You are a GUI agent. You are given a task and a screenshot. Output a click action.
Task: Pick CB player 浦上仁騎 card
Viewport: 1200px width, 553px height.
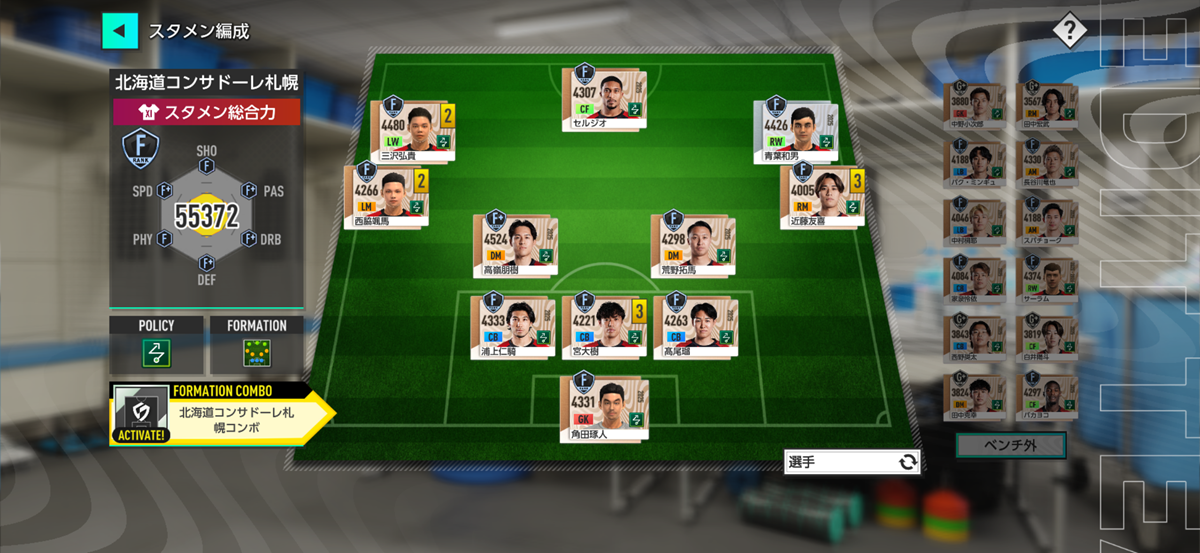pyautogui.click(x=512, y=325)
